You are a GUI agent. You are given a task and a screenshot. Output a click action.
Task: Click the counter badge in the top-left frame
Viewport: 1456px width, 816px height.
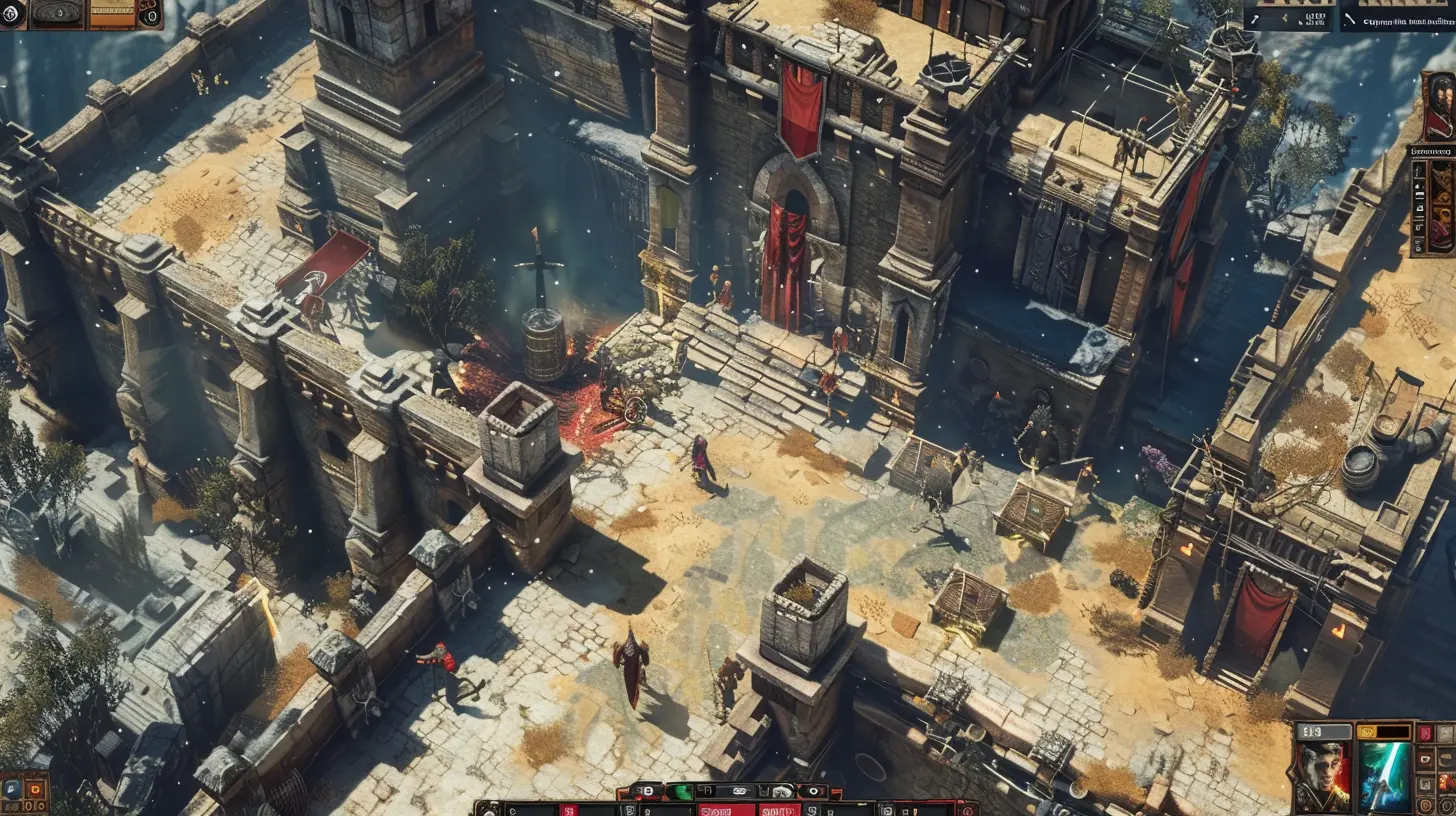click(152, 17)
